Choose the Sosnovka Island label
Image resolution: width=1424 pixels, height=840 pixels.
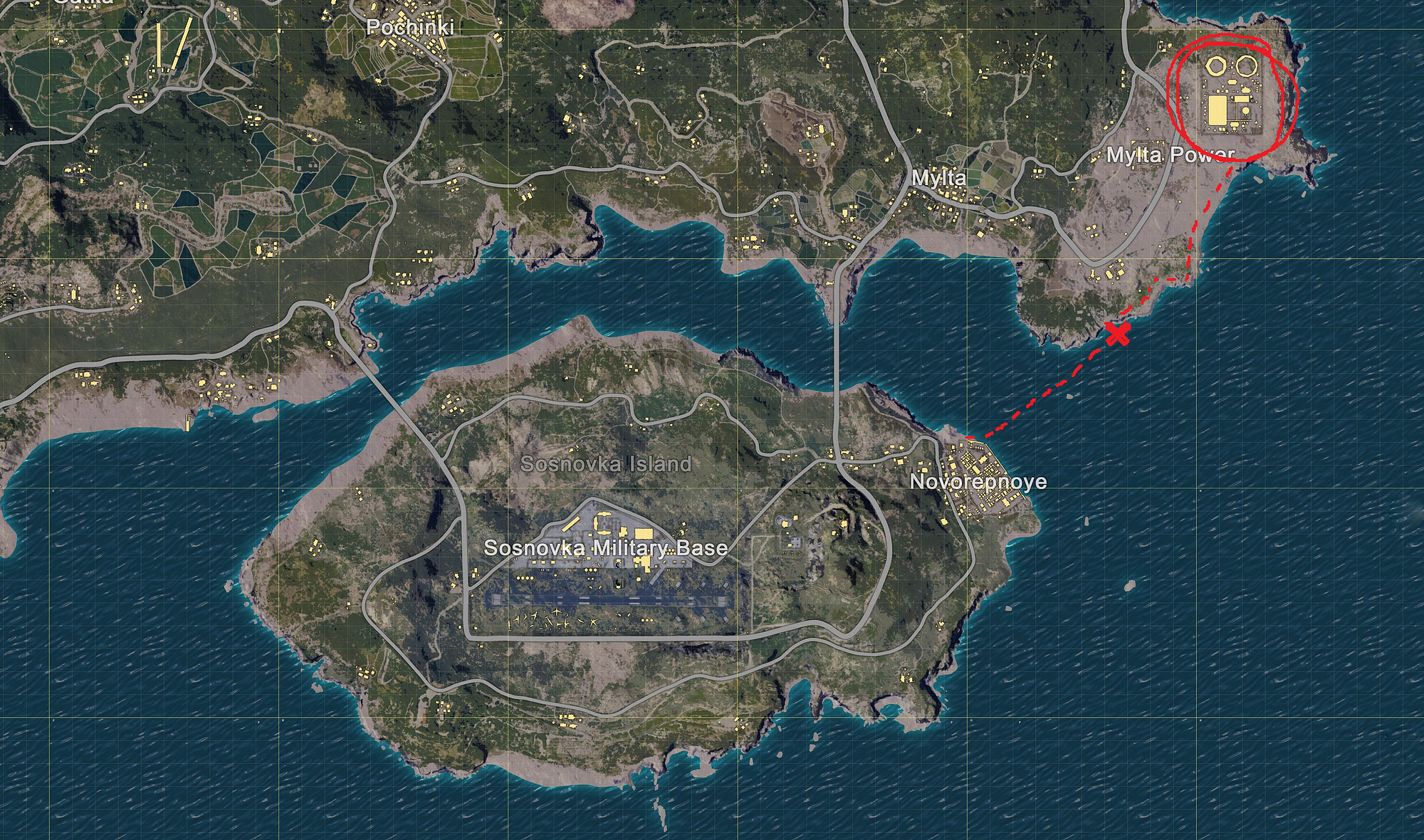[606, 464]
